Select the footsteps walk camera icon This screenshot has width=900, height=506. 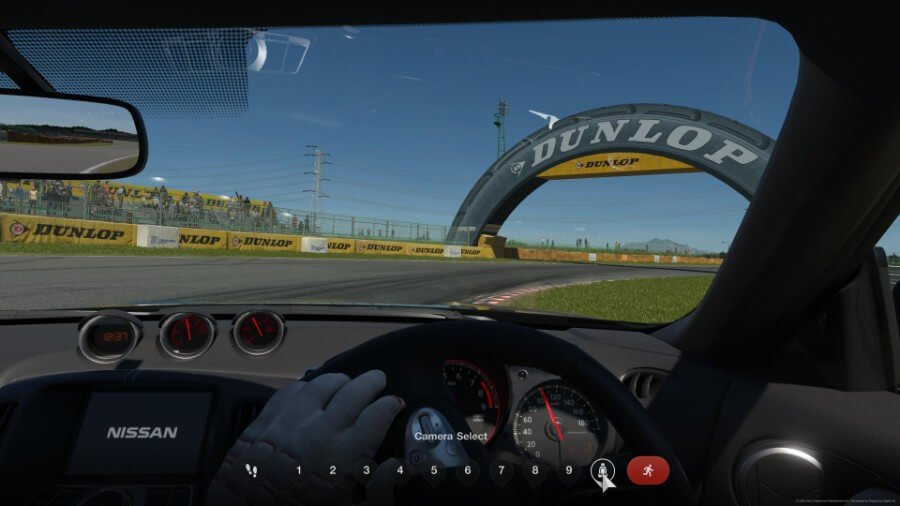(251, 470)
